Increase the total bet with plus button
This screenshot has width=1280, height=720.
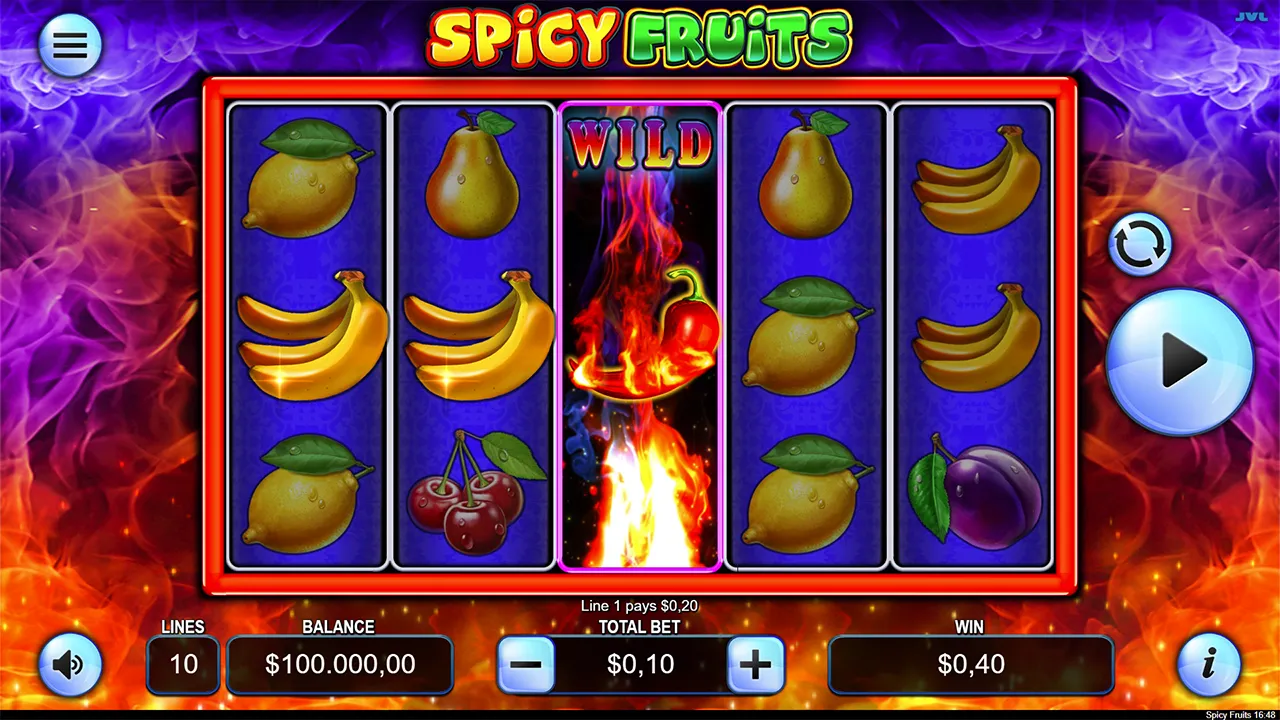pos(757,664)
